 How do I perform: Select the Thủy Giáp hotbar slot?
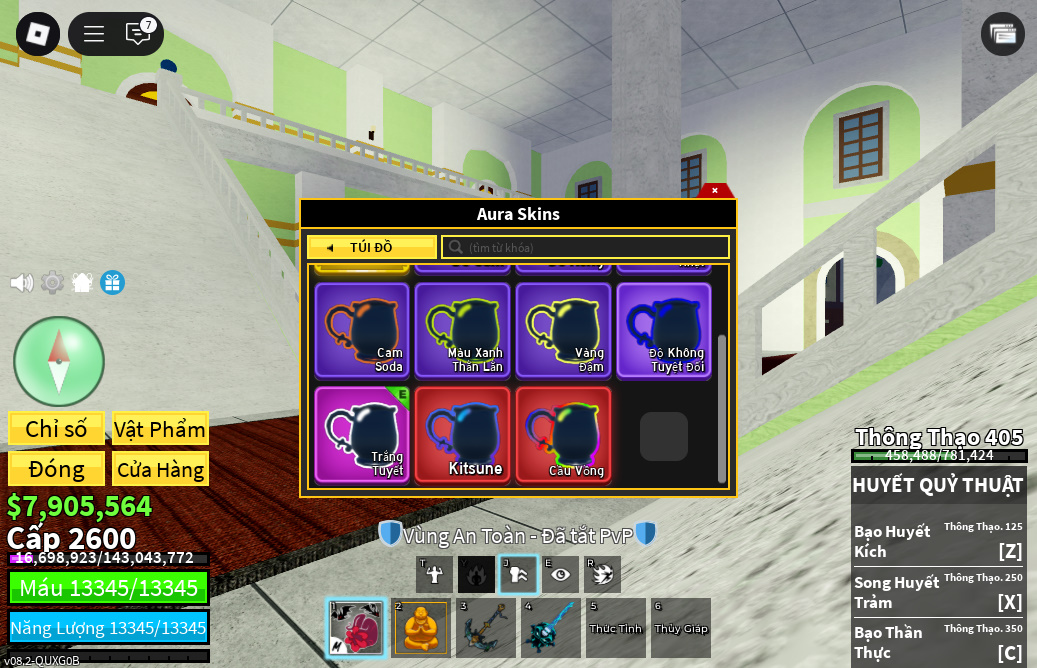click(x=681, y=628)
